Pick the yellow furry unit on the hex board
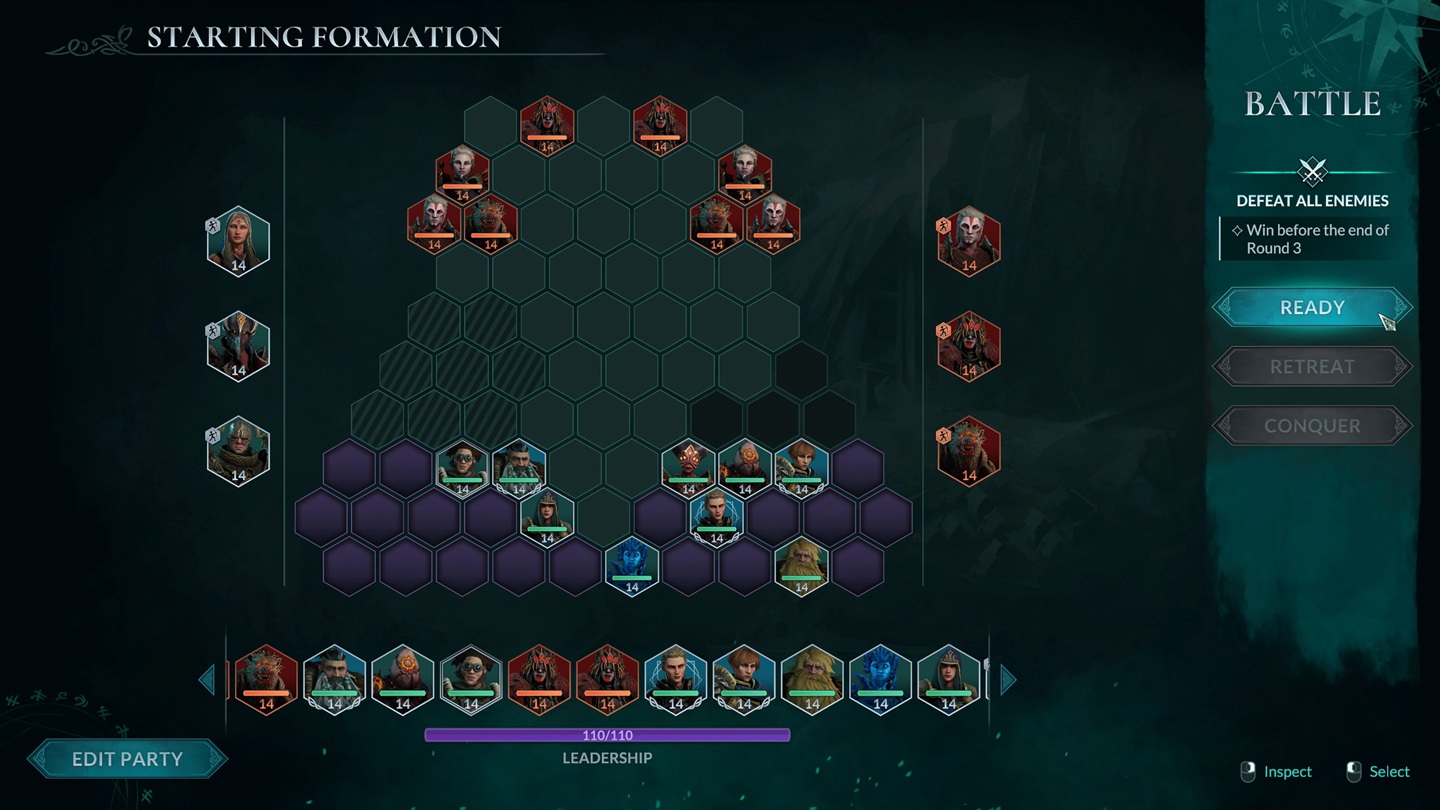Viewport: 1440px width, 810px height. [x=801, y=565]
